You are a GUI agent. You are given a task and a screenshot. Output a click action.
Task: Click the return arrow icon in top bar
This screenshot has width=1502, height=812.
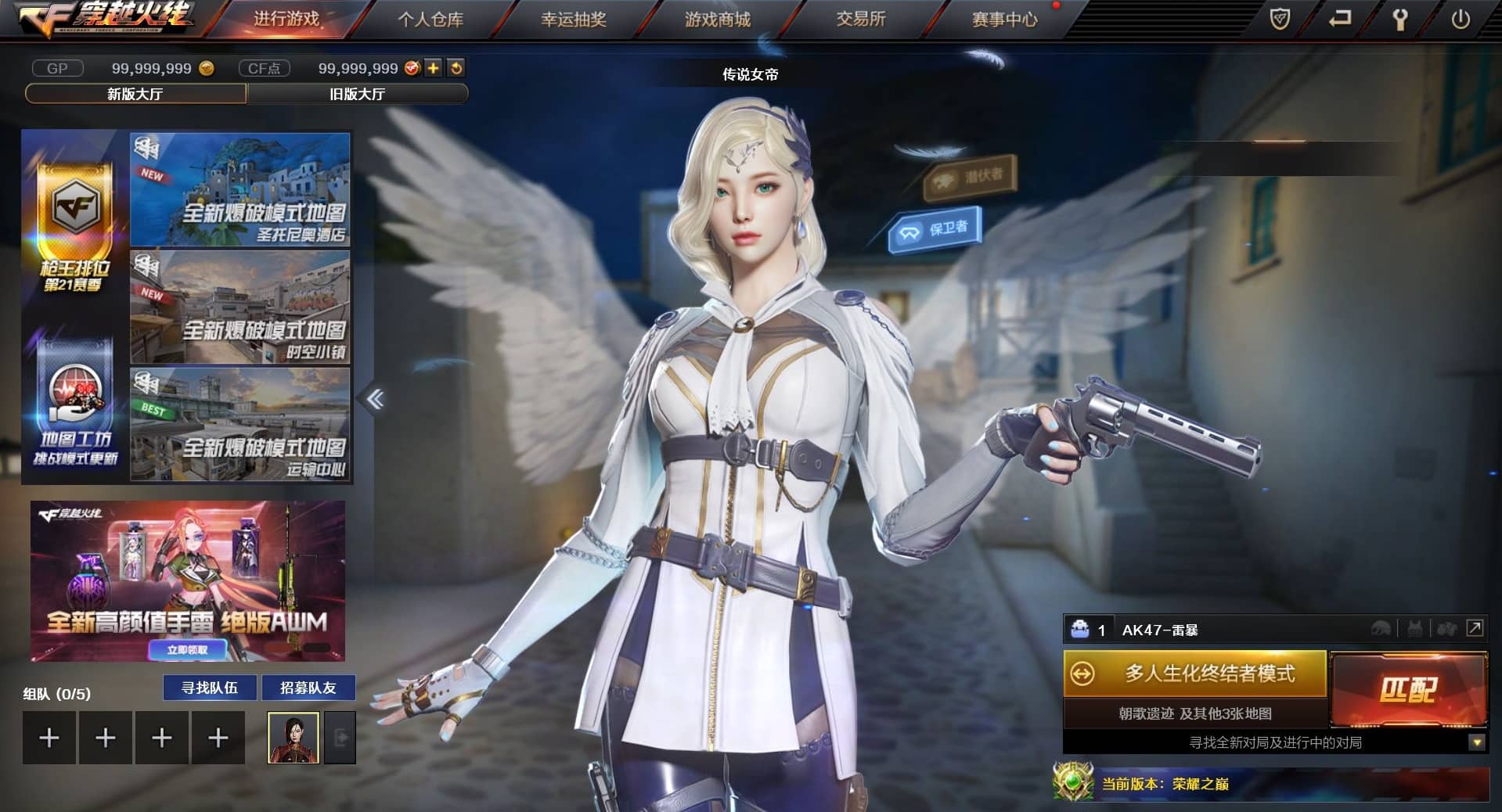tap(1340, 19)
